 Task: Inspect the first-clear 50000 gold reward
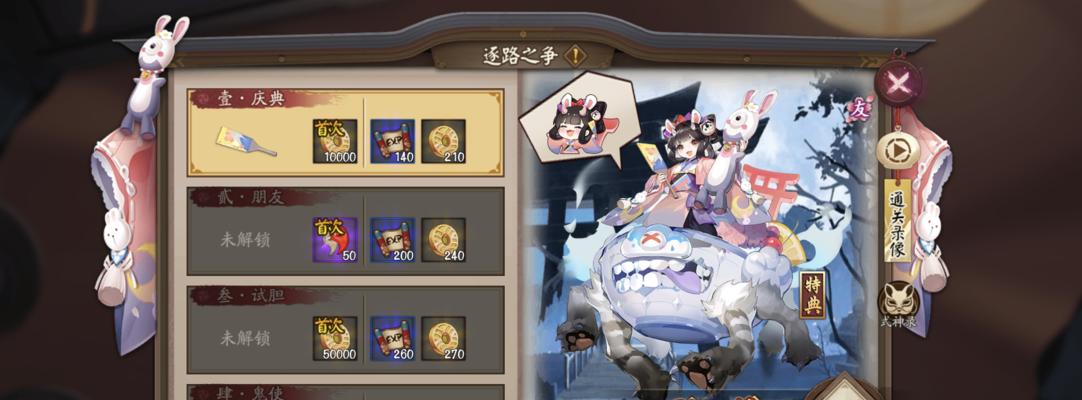pos(334,338)
